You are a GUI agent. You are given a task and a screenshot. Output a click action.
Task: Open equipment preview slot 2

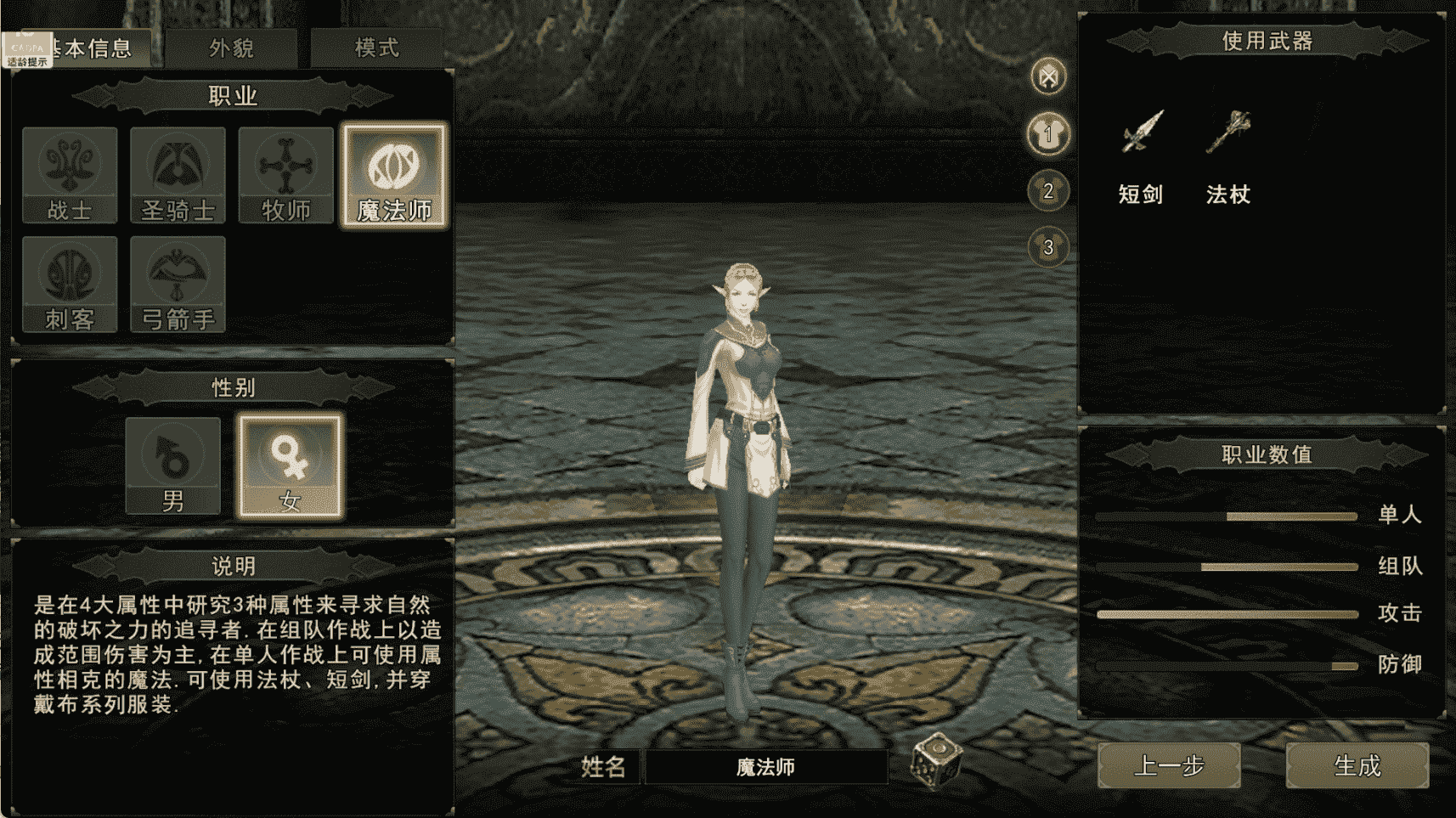coord(1048,192)
